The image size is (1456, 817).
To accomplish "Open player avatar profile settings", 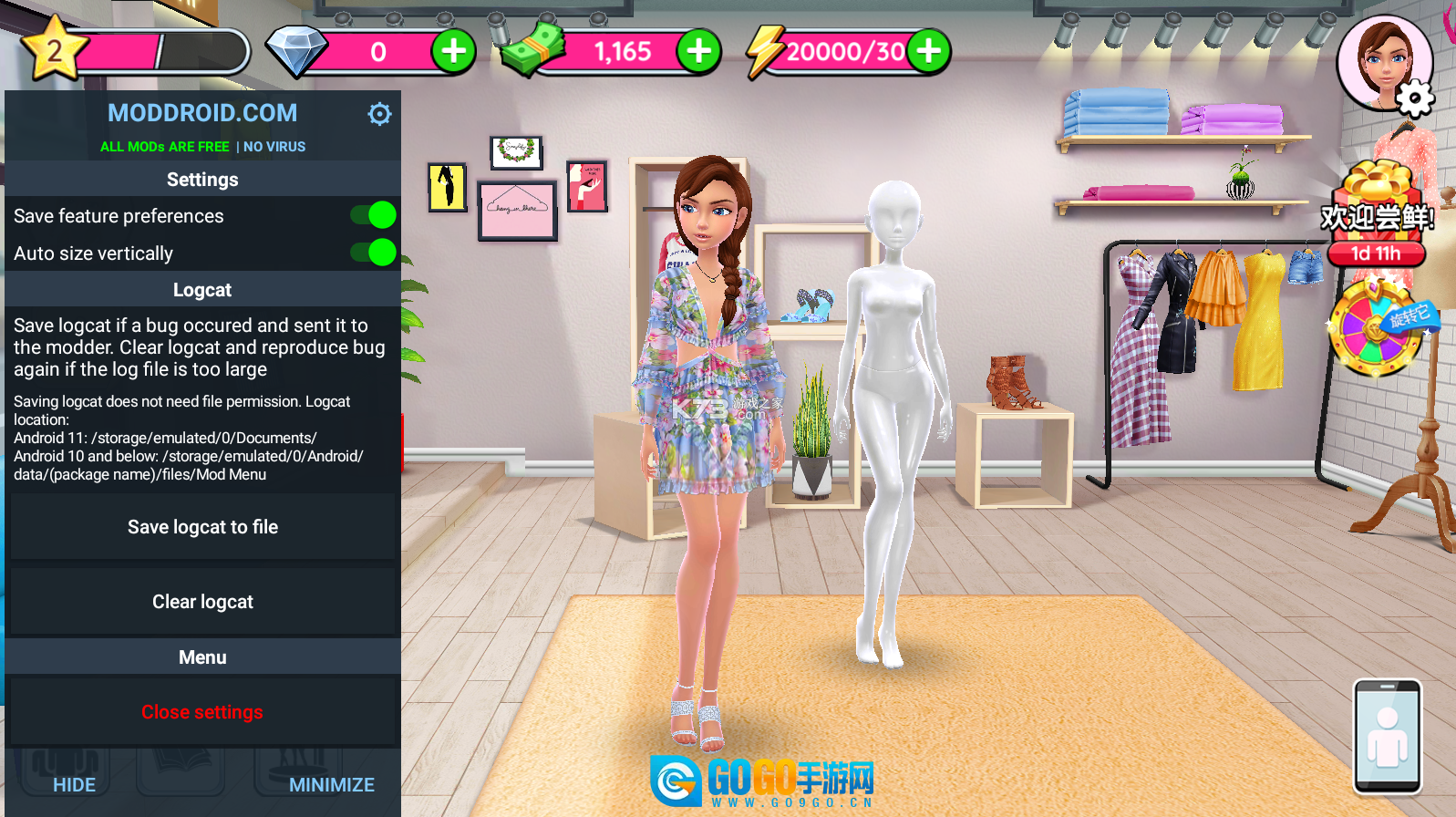I will [x=1385, y=64].
